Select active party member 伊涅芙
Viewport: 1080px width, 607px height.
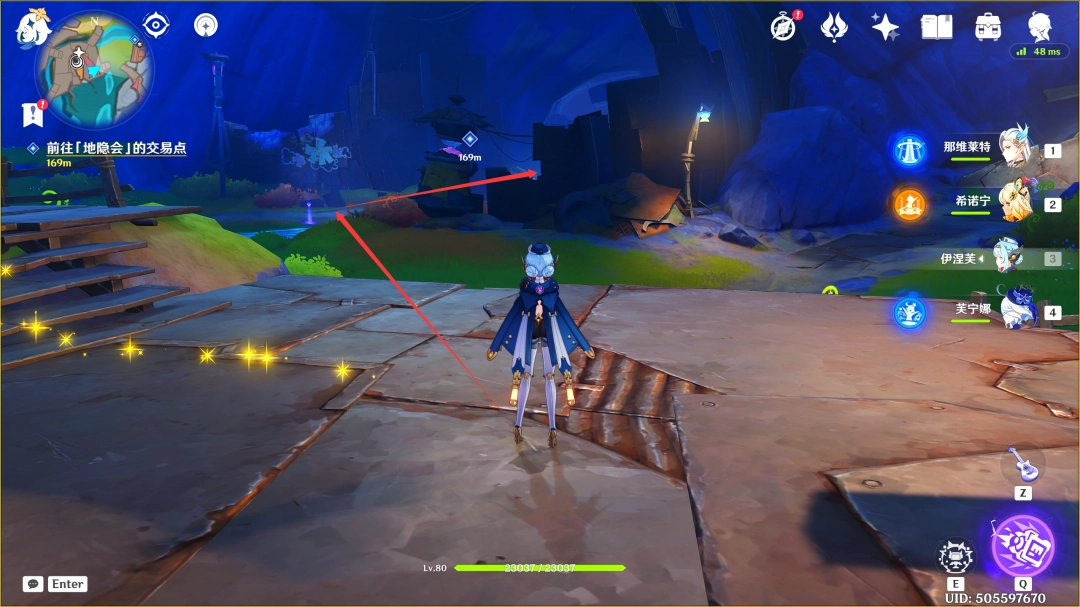[1008, 258]
